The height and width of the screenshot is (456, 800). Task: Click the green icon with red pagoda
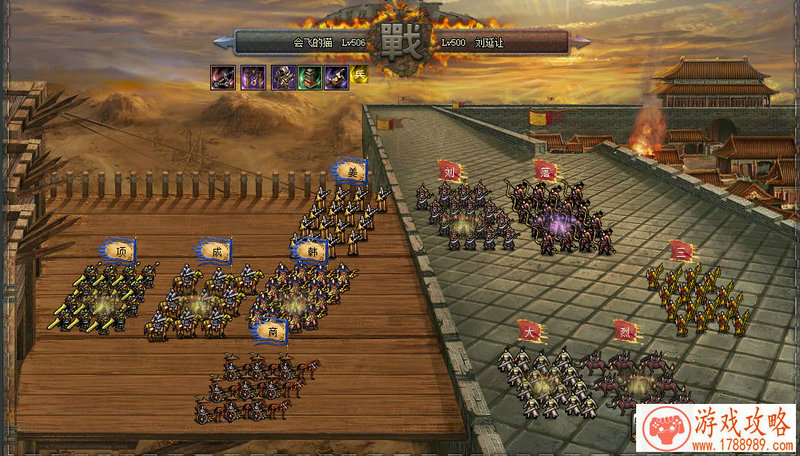pyautogui.click(x=310, y=77)
